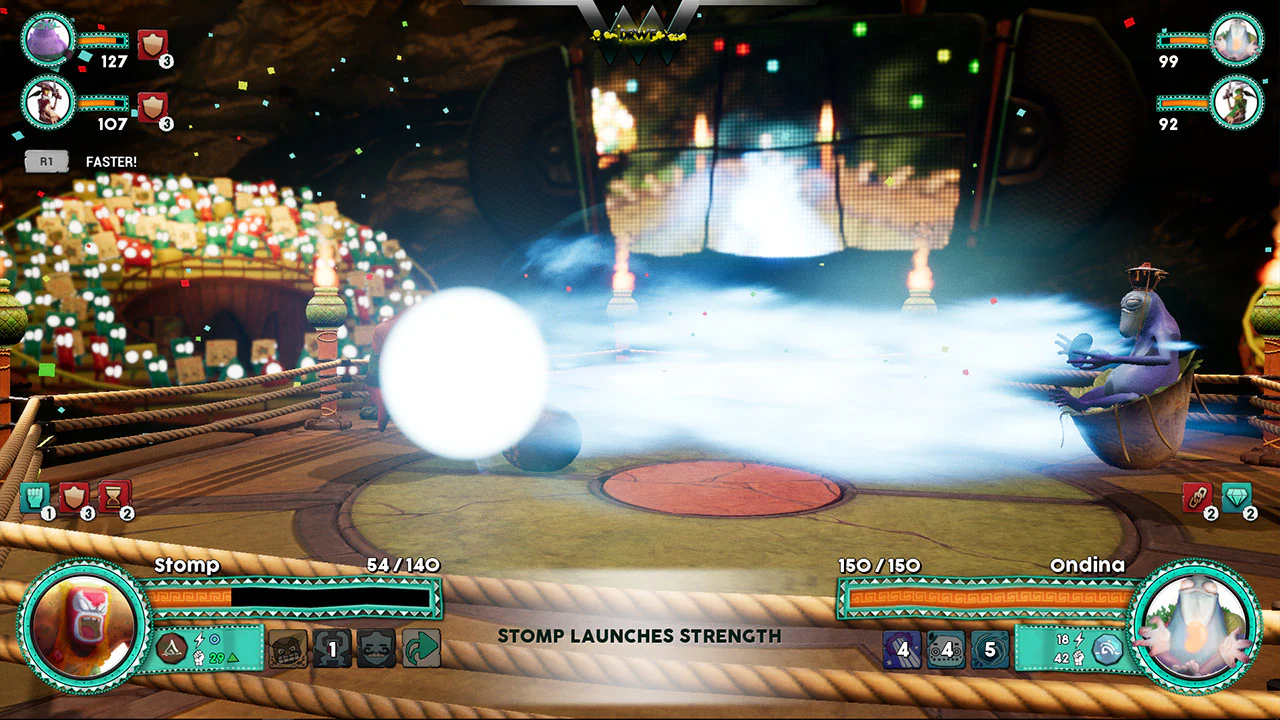Screen dimensions: 1280x720
Task: Select Stomp's smiling mask ability icon
Action: 374,648
